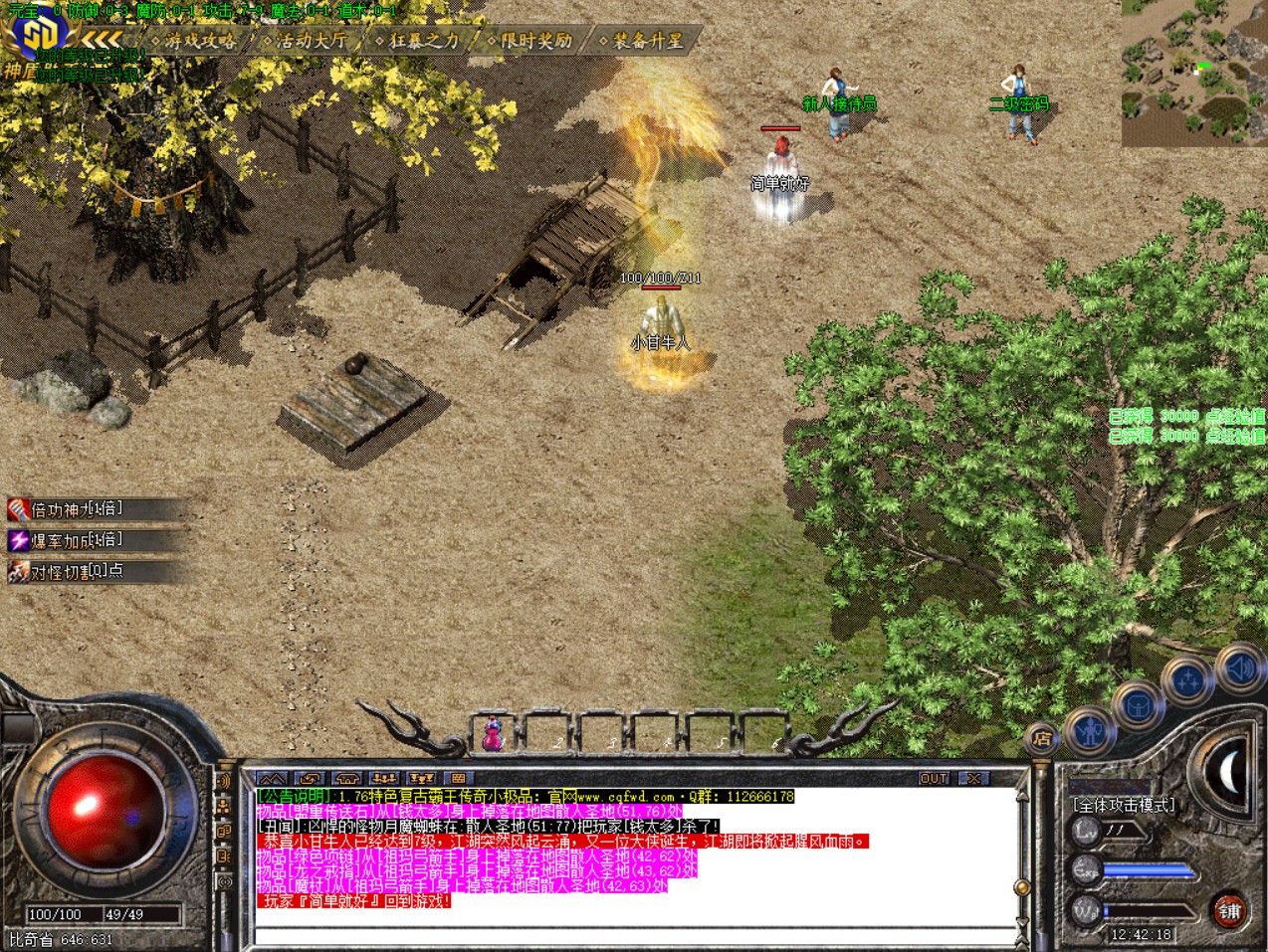This screenshot has width=1268, height=952.
Task: Click the OUT button on the chat panel
Action: [x=934, y=778]
